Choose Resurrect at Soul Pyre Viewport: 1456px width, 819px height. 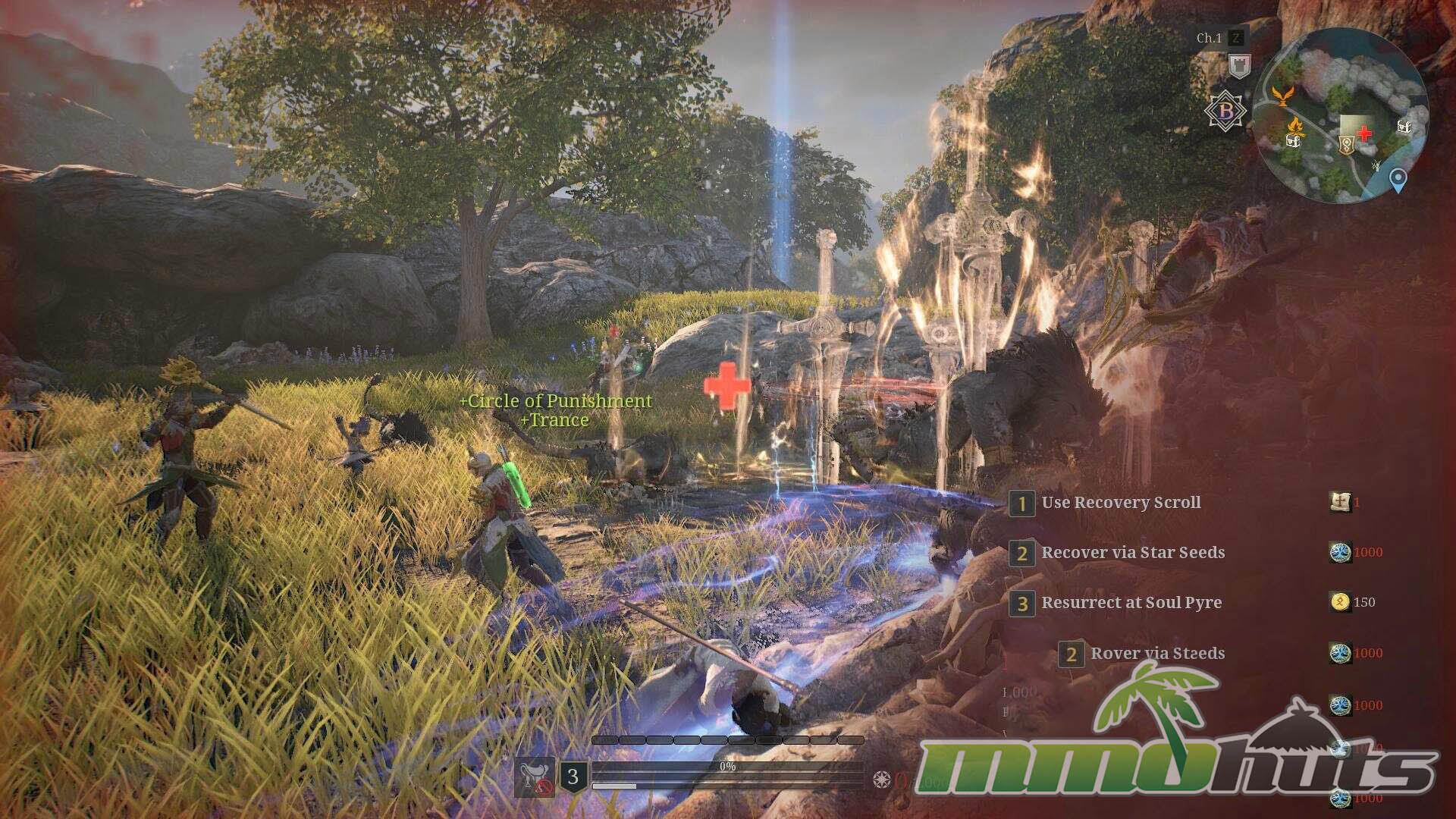[1131, 603]
